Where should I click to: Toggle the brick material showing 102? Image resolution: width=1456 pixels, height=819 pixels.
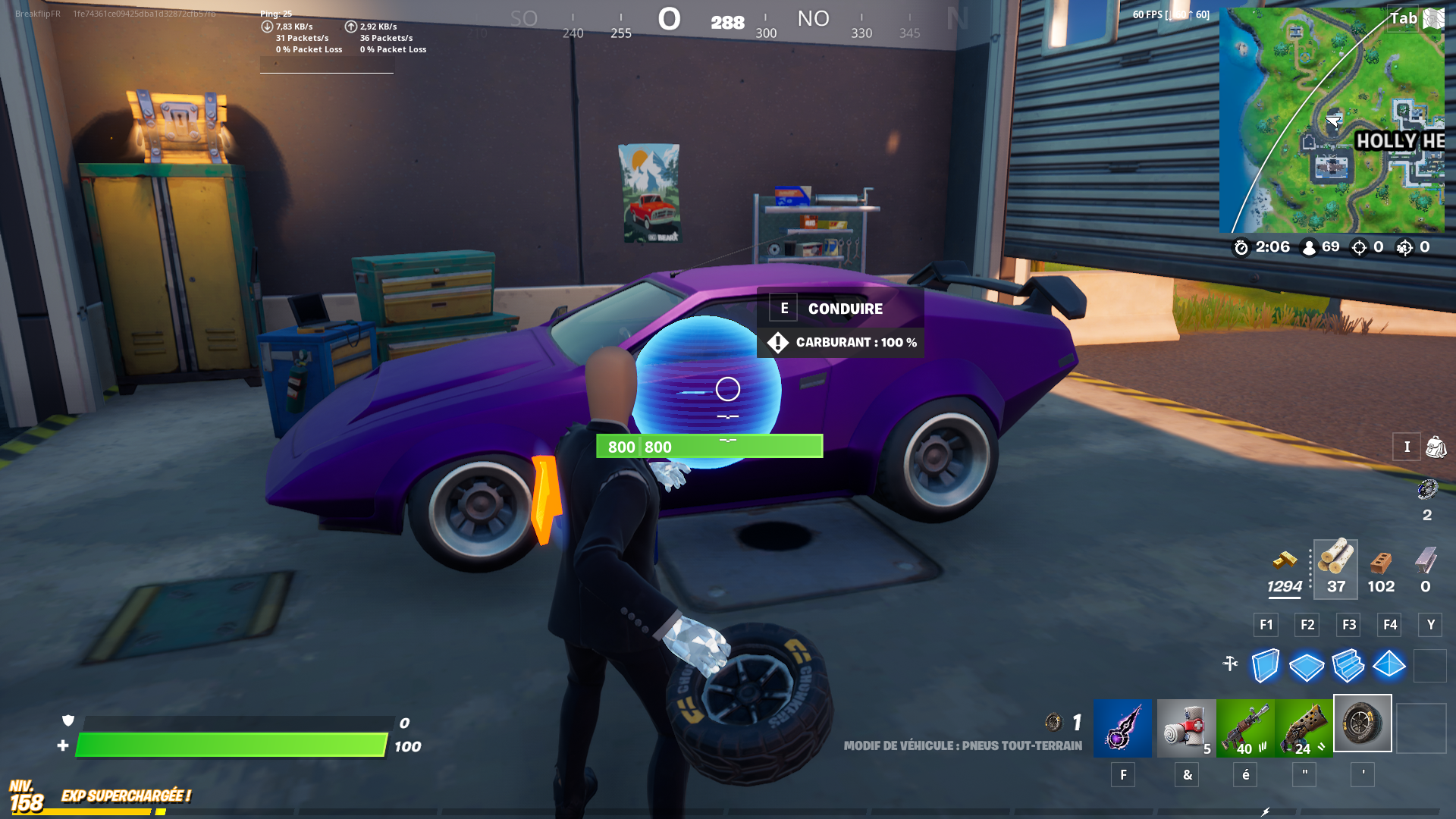pos(1381,569)
